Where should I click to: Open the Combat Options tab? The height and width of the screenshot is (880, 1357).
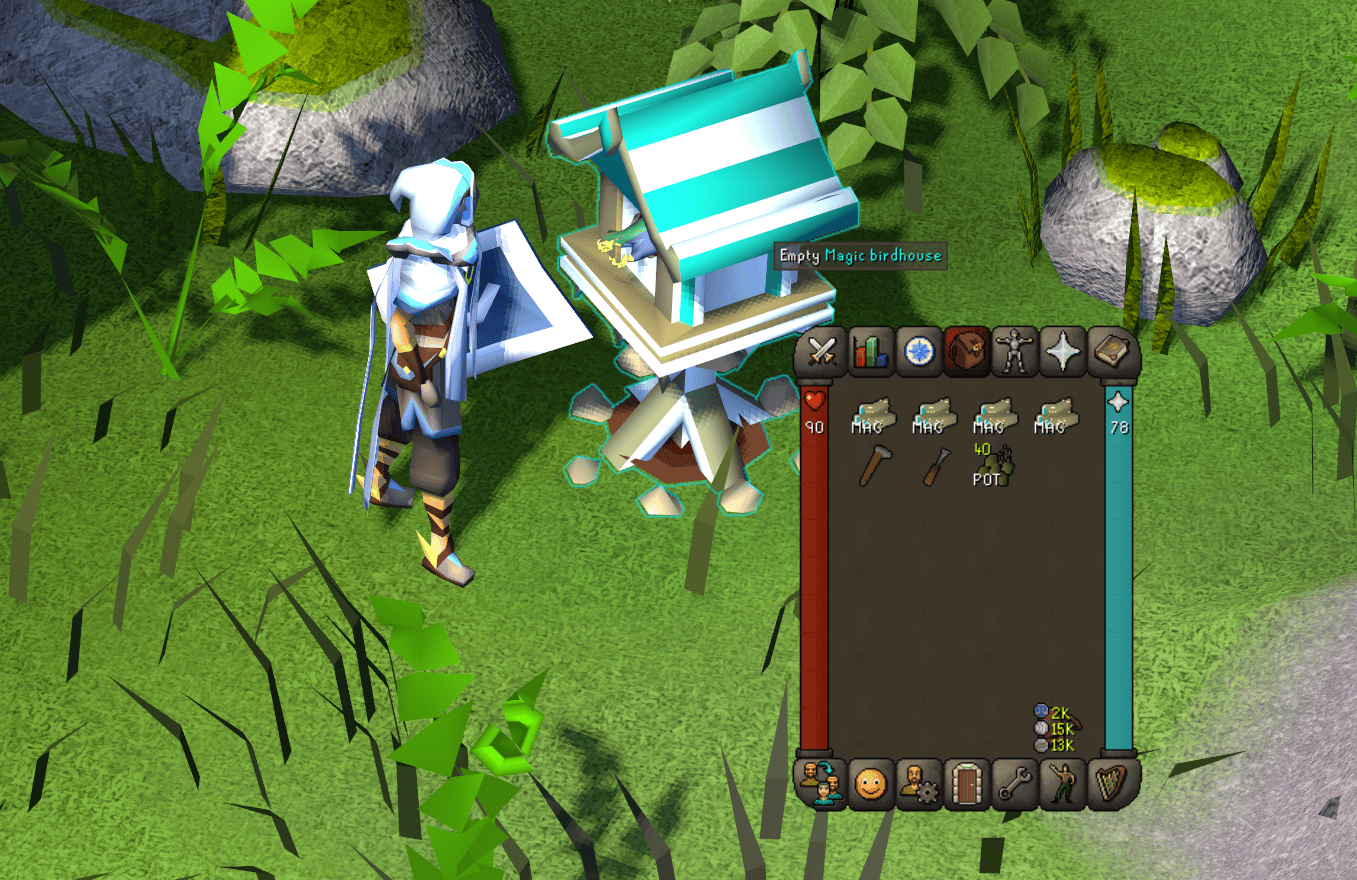(820, 353)
